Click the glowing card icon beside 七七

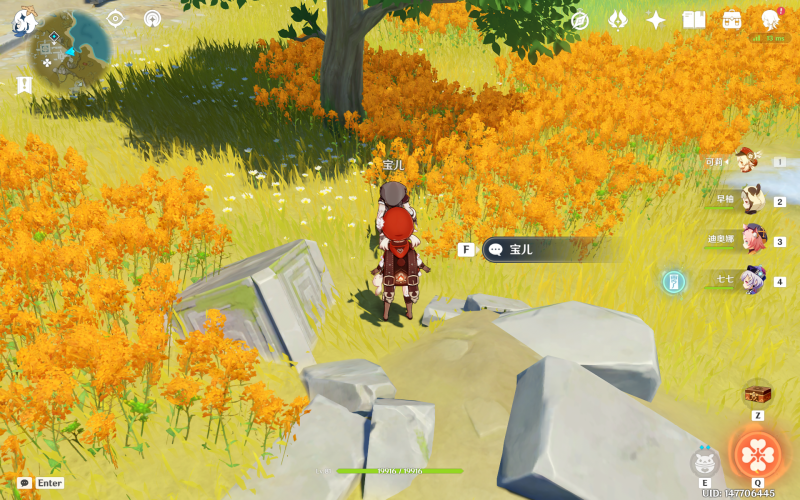click(674, 282)
